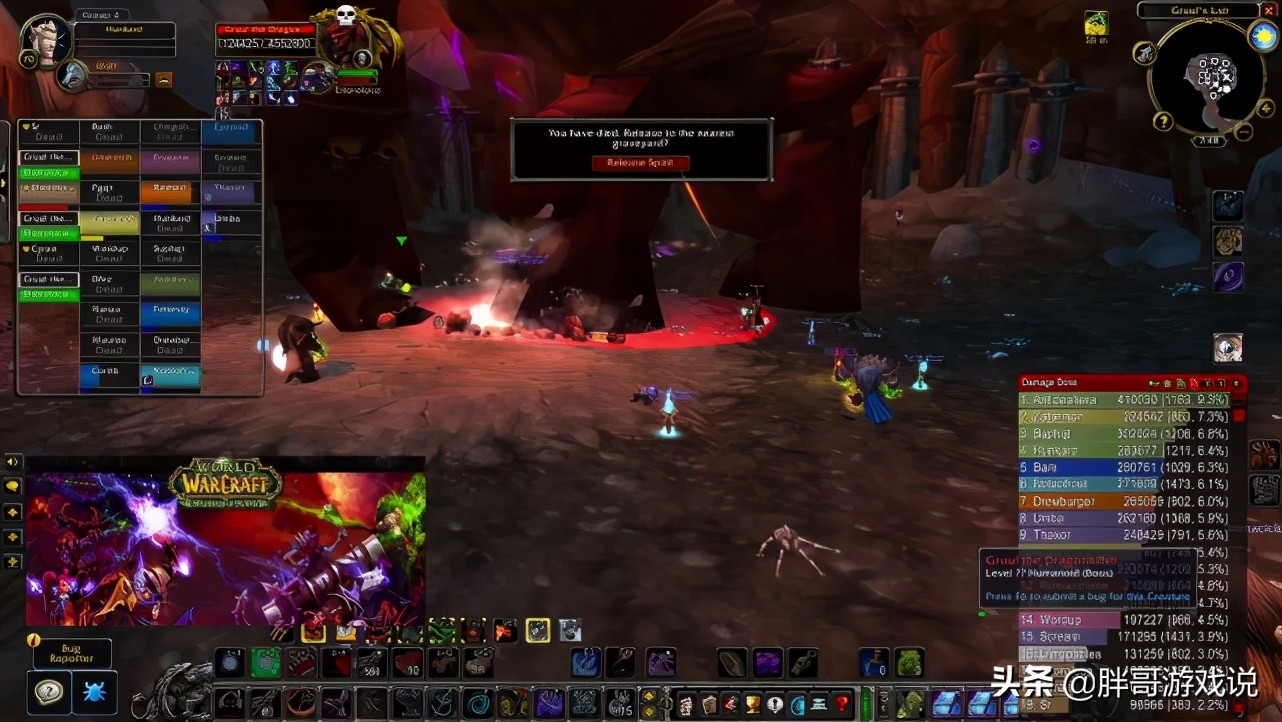The height and width of the screenshot is (722, 1282).
Task: Click the World of Warcraft video thumbnail
Action: click(225, 541)
